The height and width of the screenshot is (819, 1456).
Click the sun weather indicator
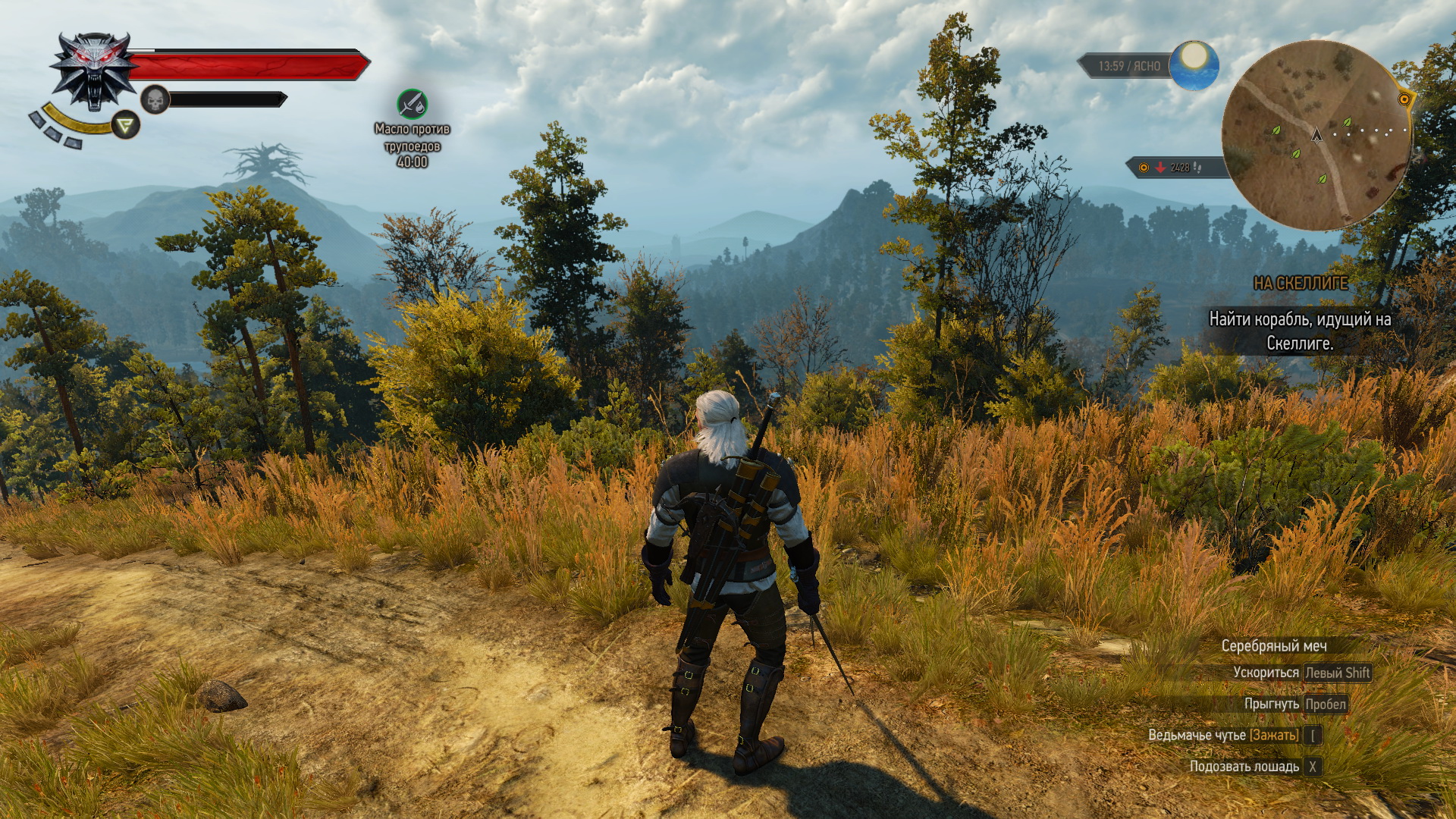click(1194, 65)
